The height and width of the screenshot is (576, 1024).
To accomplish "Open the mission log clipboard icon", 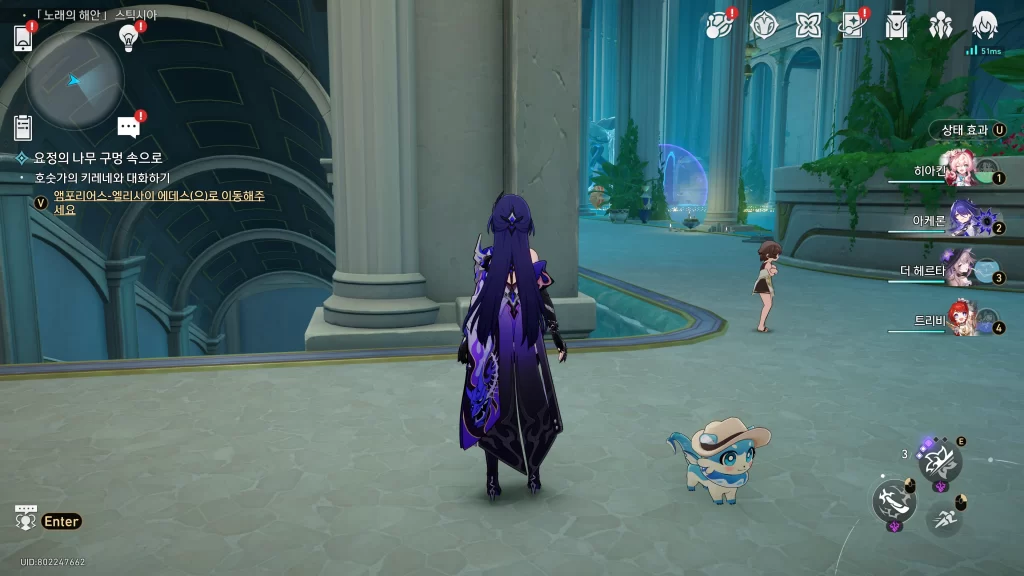I will 23,127.
